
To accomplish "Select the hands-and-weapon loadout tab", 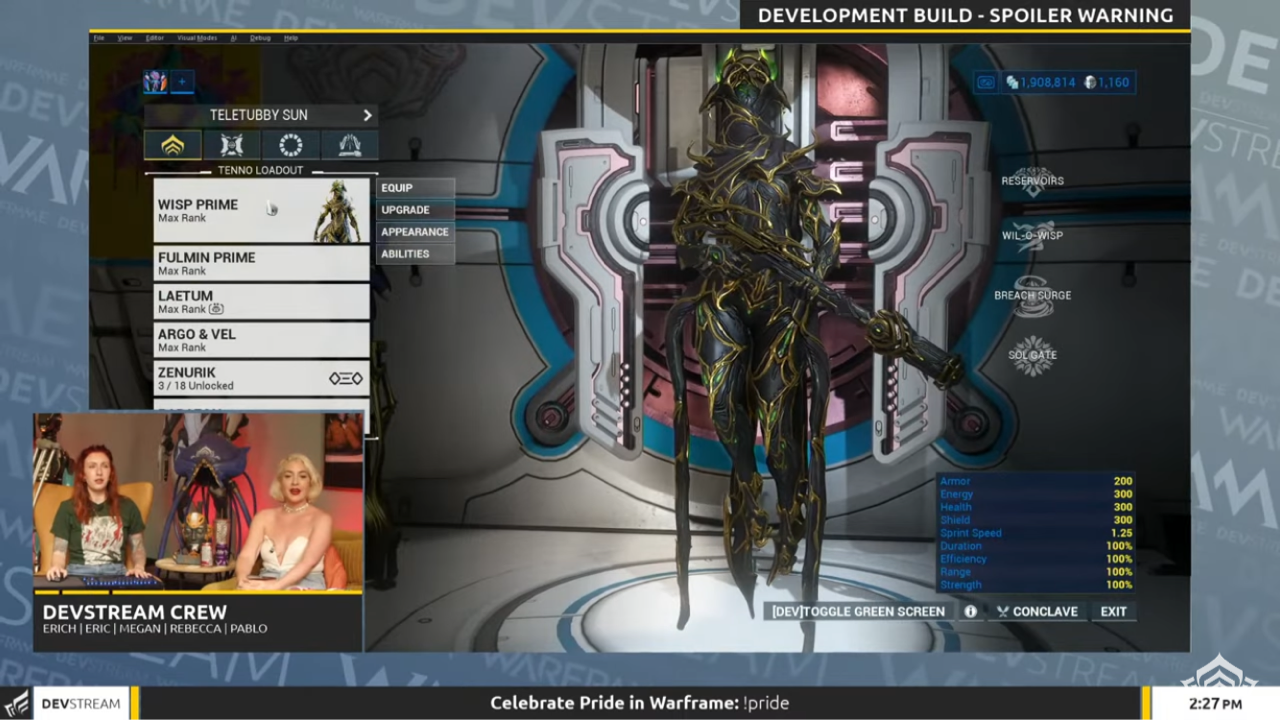I will pyautogui.click(x=348, y=146).
